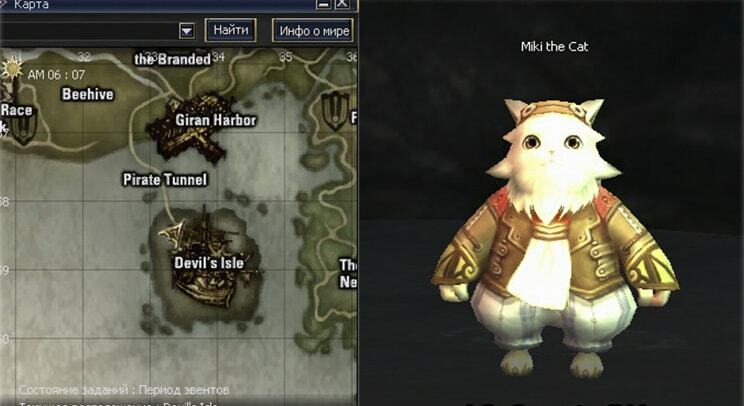Viewport: 744px width, 406px height.
Task: Choose the Pirate Tunnel map label
Action: click(x=165, y=180)
